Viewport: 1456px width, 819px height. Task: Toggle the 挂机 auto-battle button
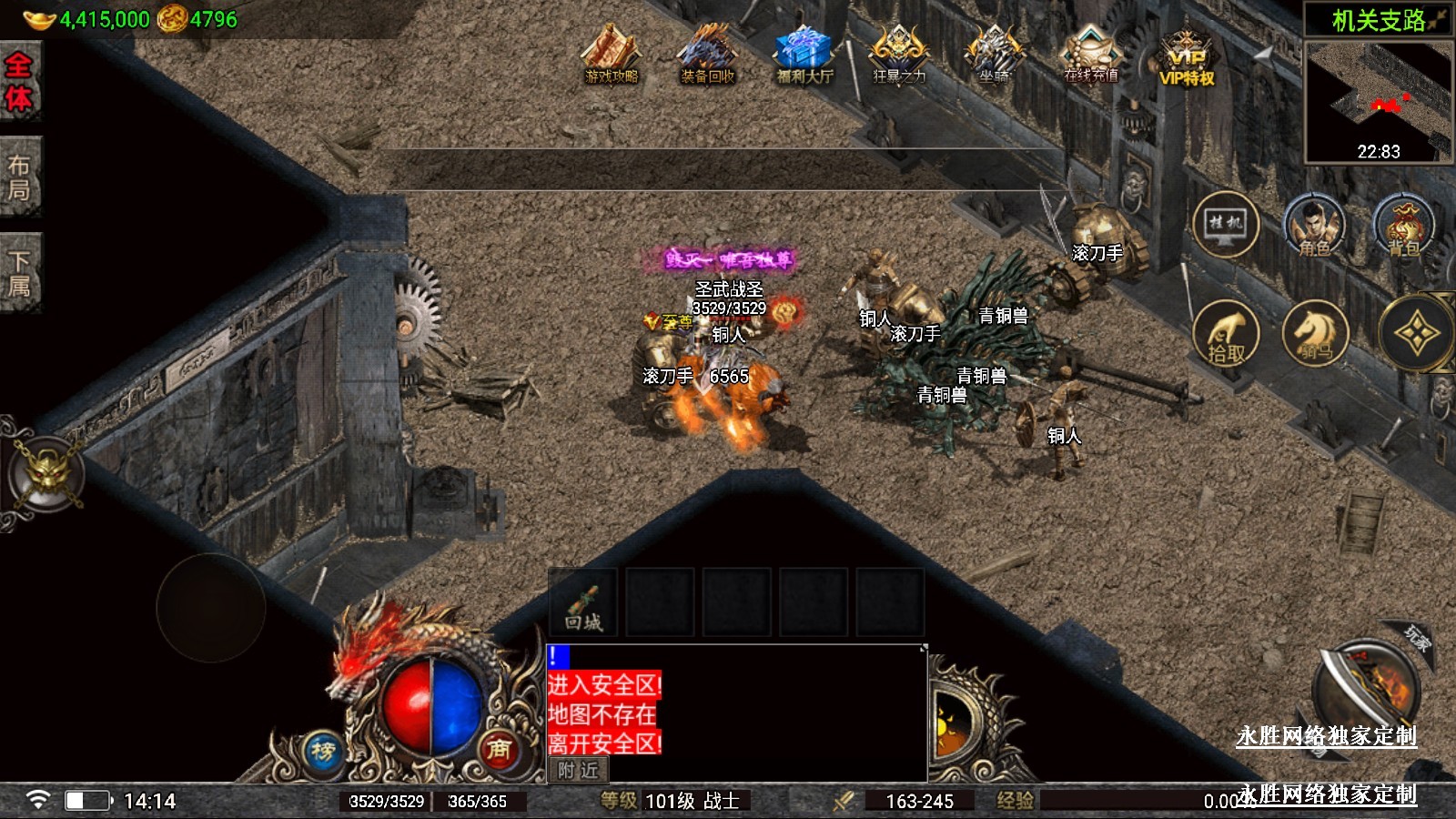[1225, 224]
